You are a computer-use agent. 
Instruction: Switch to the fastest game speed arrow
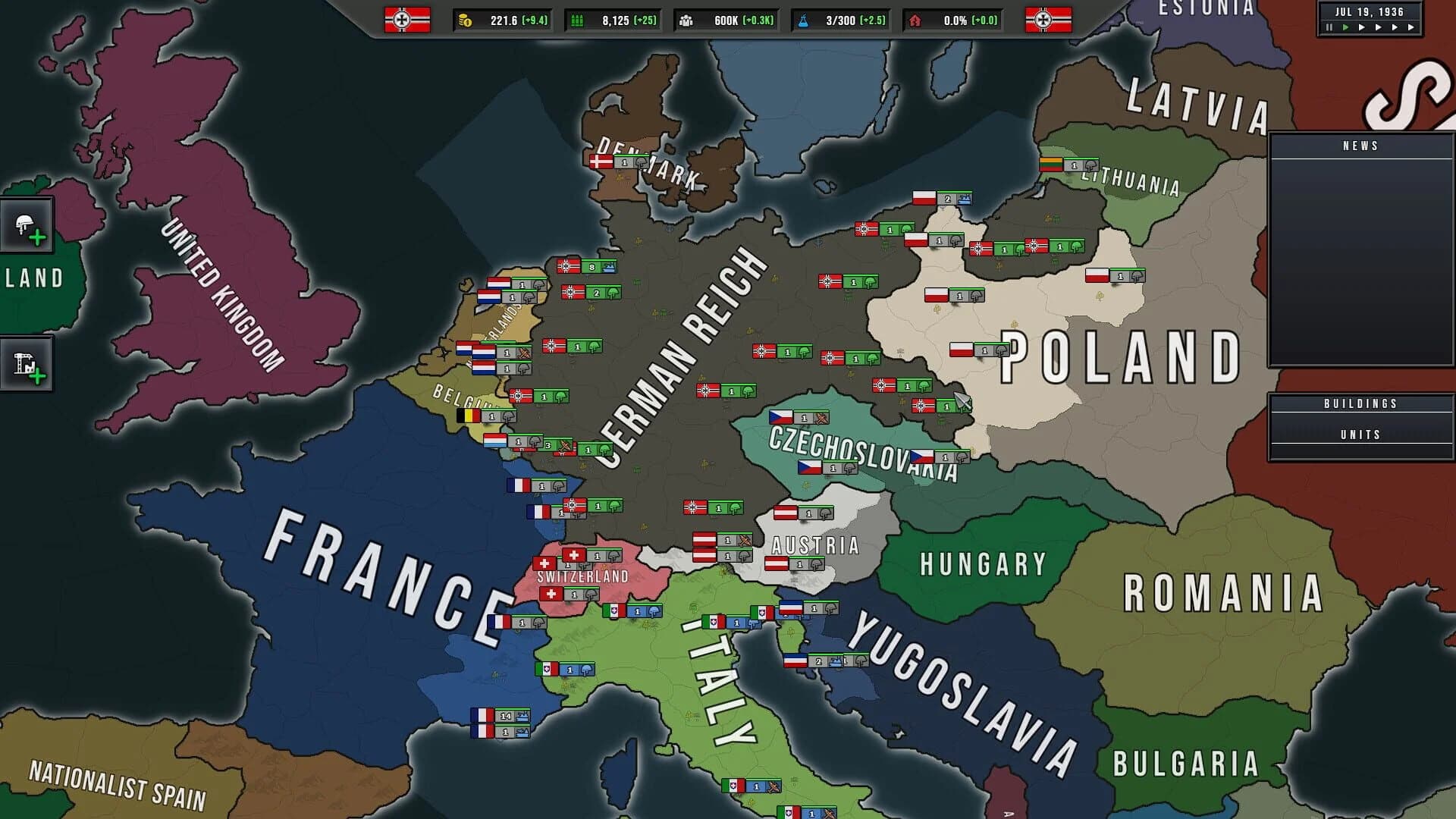click(x=1411, y=28)
